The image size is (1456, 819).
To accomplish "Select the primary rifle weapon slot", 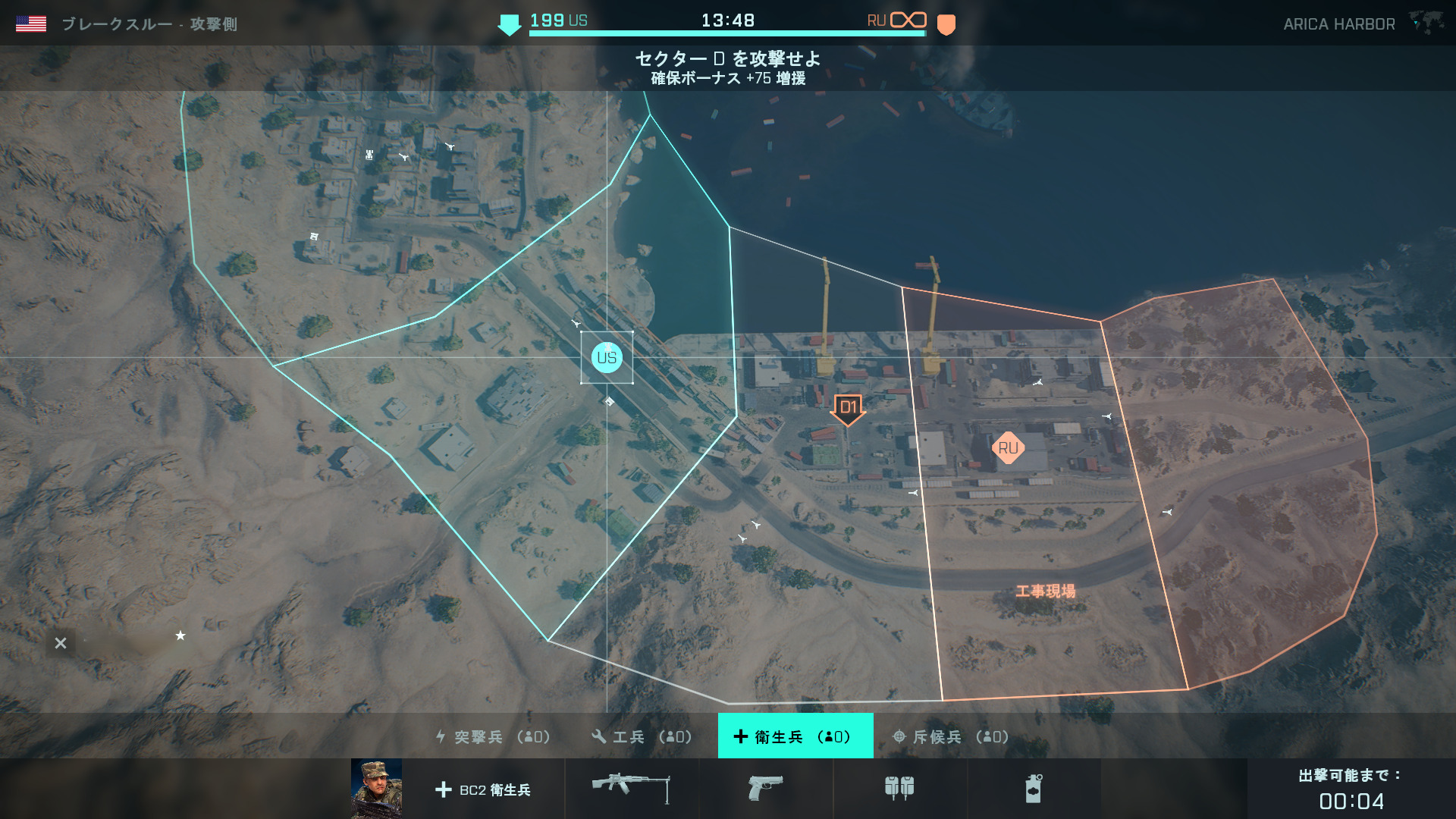I will 631,789.
